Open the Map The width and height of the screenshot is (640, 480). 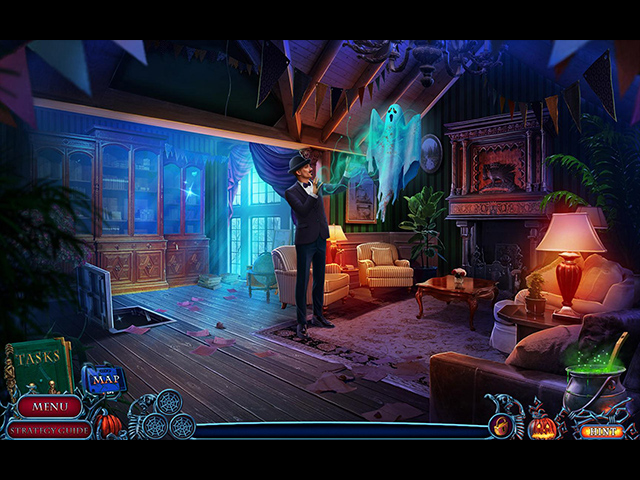coord(103,379)
